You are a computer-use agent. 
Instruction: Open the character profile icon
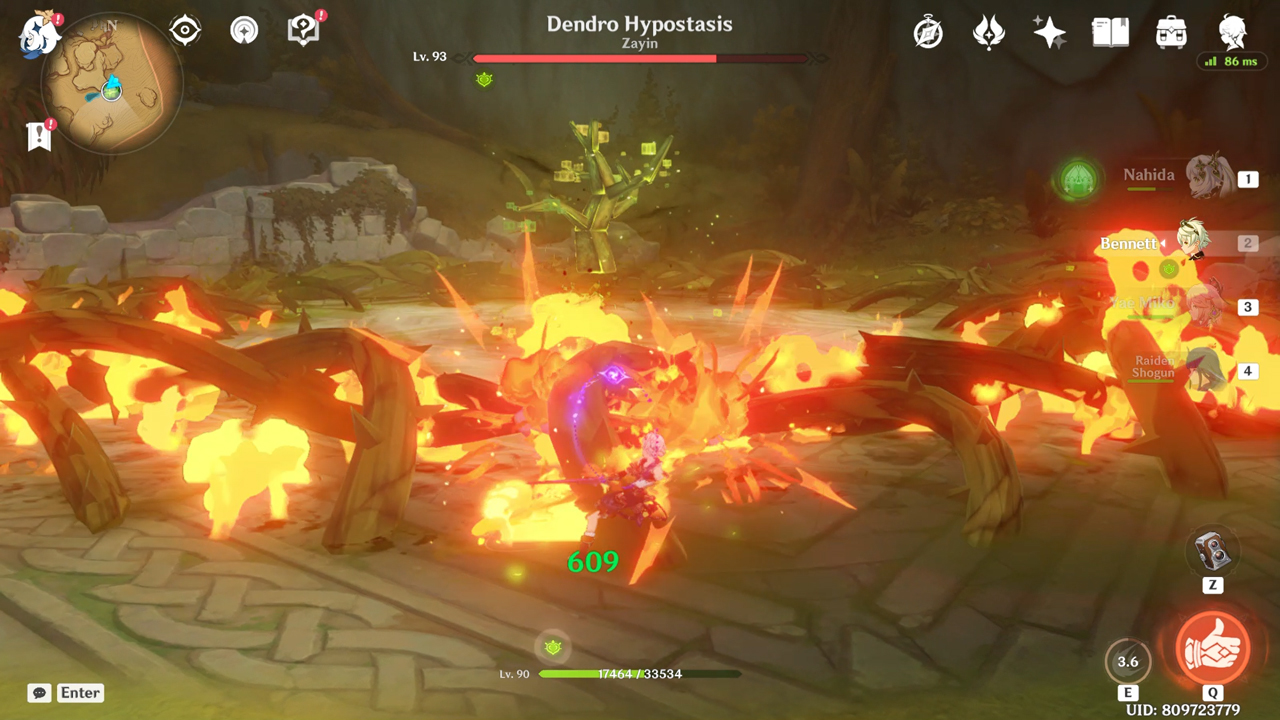pyautogui.click(x=1232, y=32)
